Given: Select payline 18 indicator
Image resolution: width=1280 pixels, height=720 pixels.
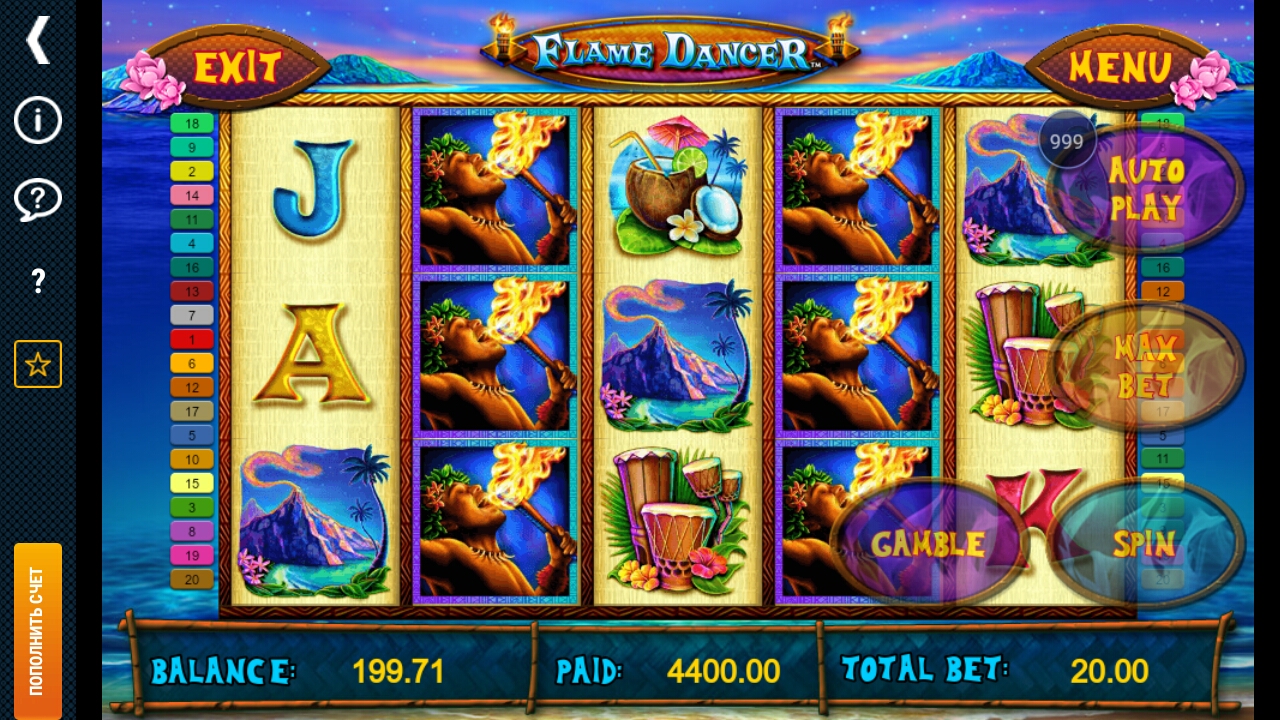Looking at the screenshot, I should 192,124.
